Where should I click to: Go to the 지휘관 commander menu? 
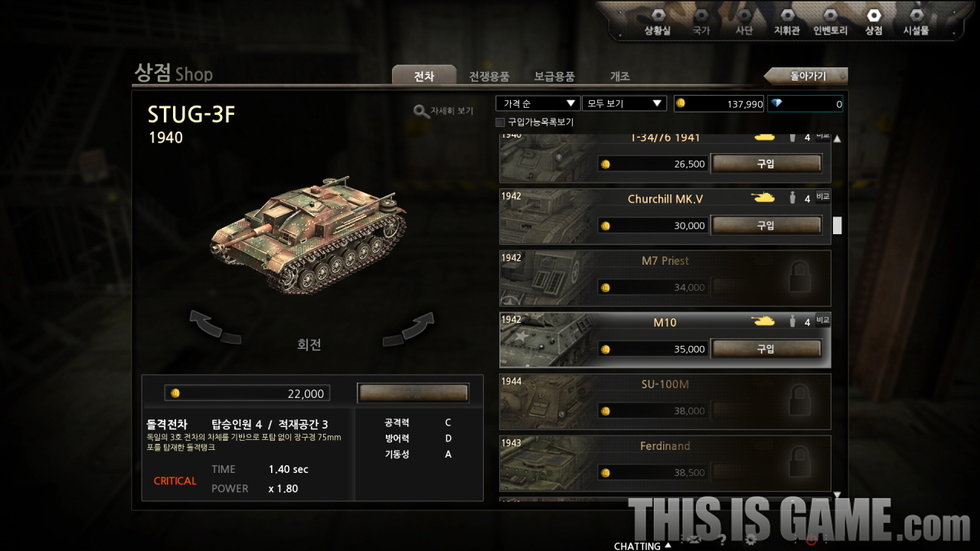pyautogui.click(x=787, y=22)
